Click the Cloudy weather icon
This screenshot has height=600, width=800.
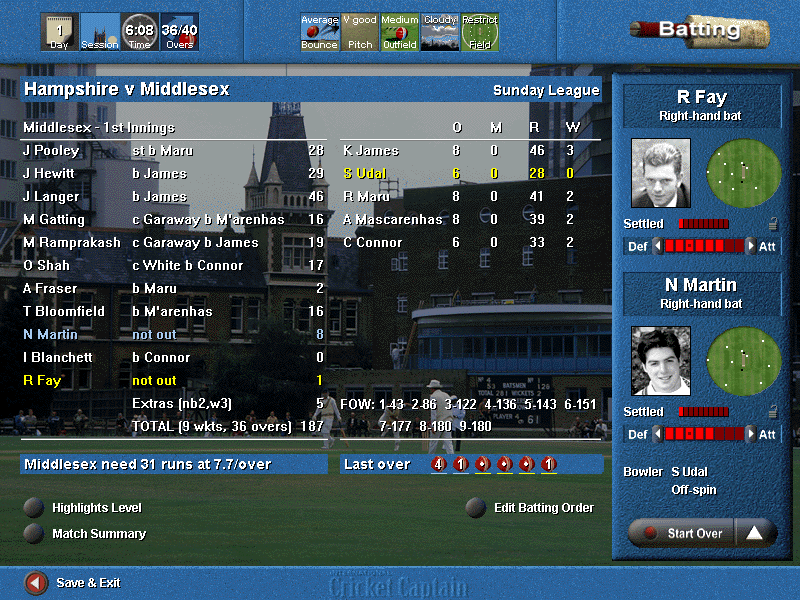pos(440,32)
